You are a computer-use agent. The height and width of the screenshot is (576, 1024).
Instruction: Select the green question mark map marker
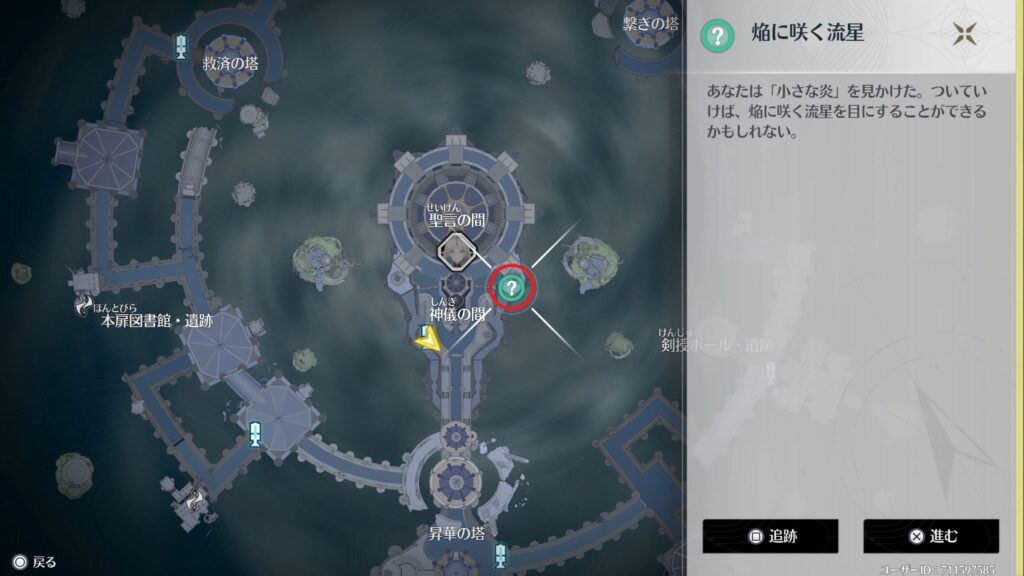tap(512, 289)
